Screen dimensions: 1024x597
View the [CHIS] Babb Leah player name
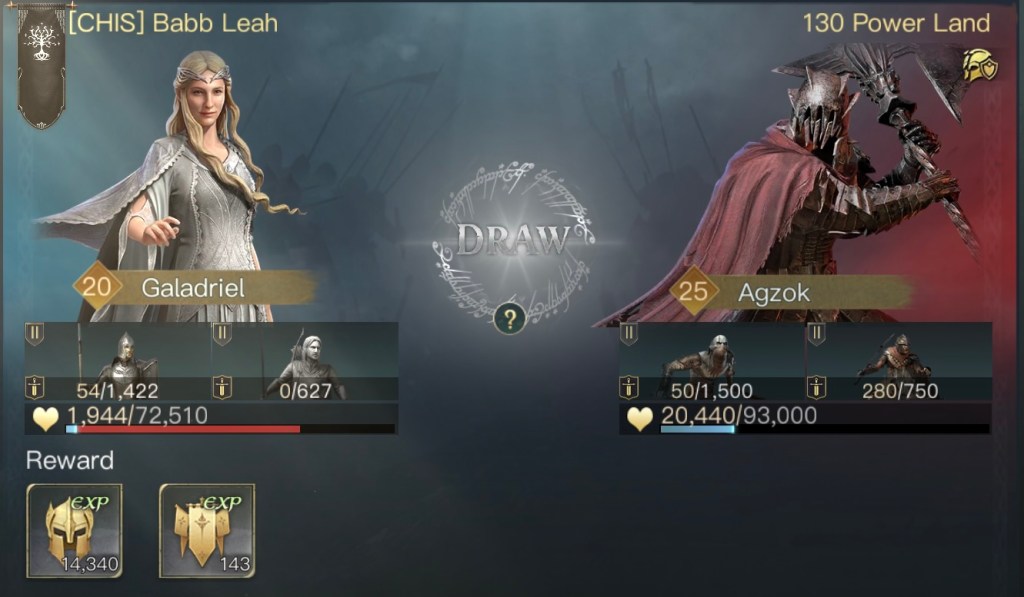(173, 23)
